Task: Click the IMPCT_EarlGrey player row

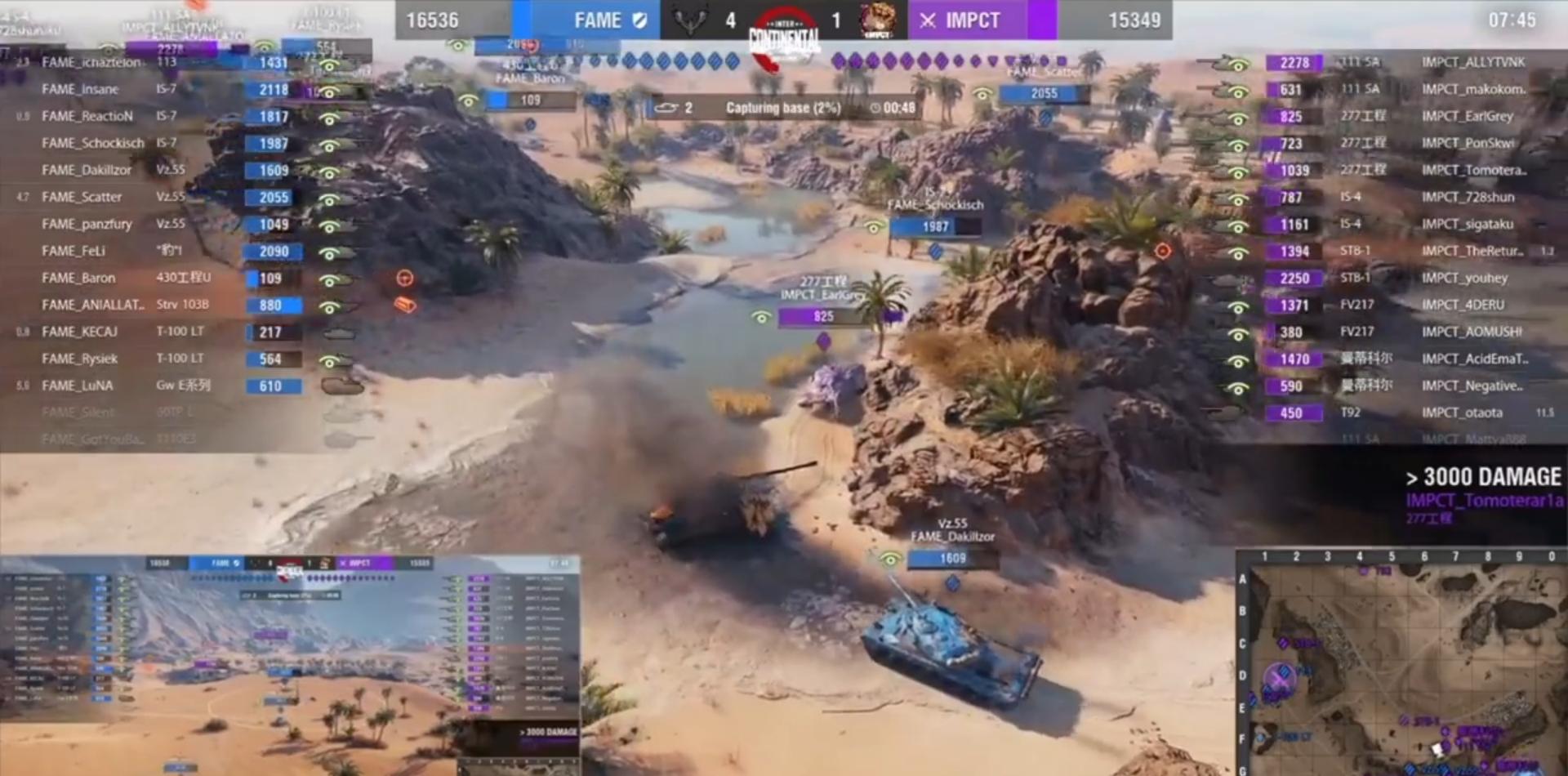Action: click(x=1467, y=116)
